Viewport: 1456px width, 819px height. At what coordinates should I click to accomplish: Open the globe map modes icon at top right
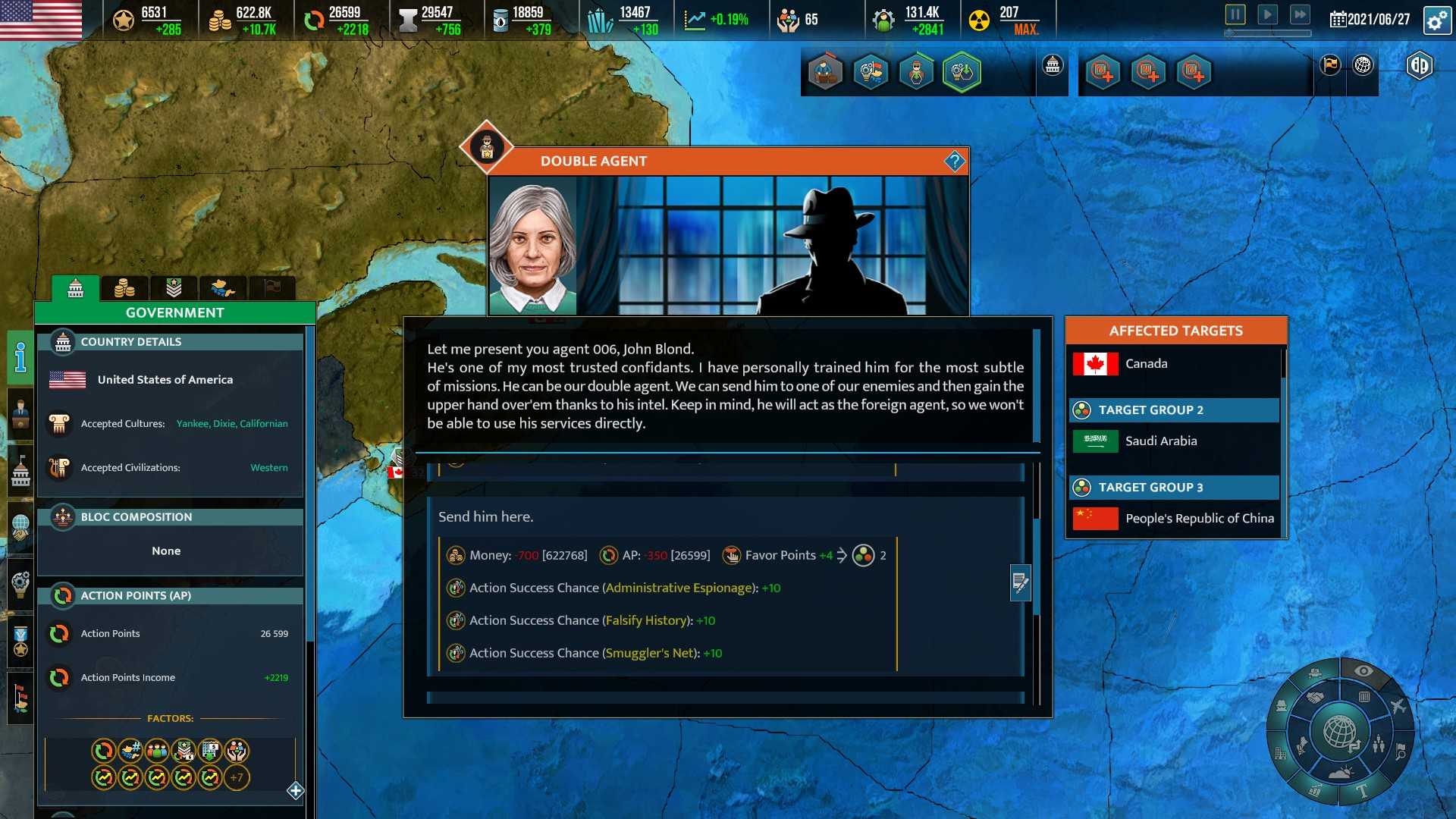pos(1361,66)
